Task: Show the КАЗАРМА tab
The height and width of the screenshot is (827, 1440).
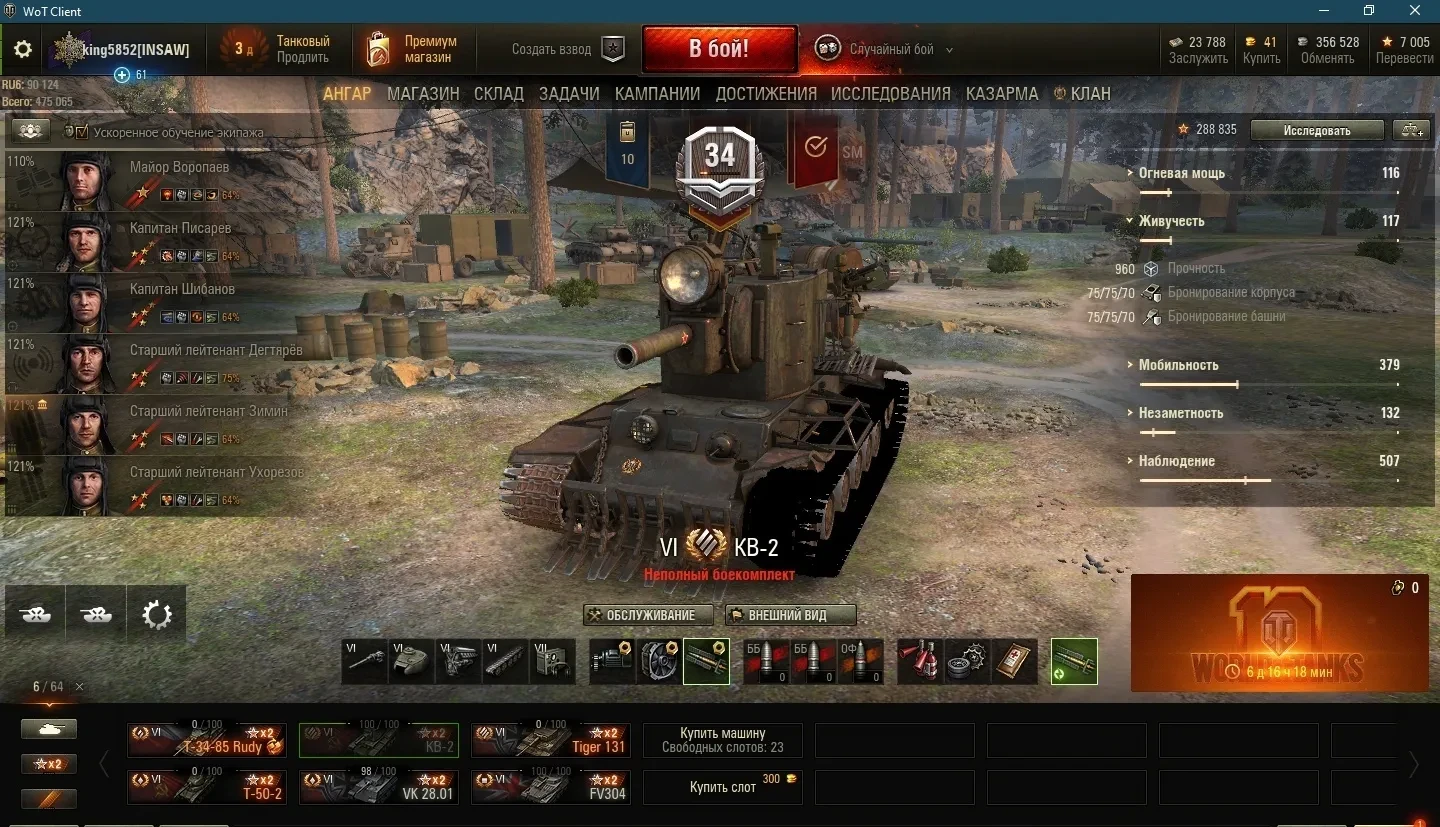Action: (x=1002, y=94)
